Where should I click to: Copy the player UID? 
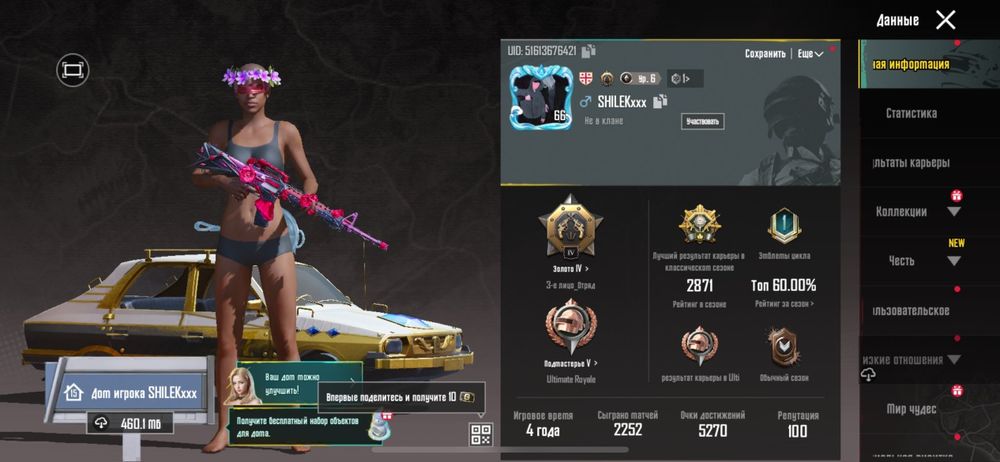click(589, 51)
